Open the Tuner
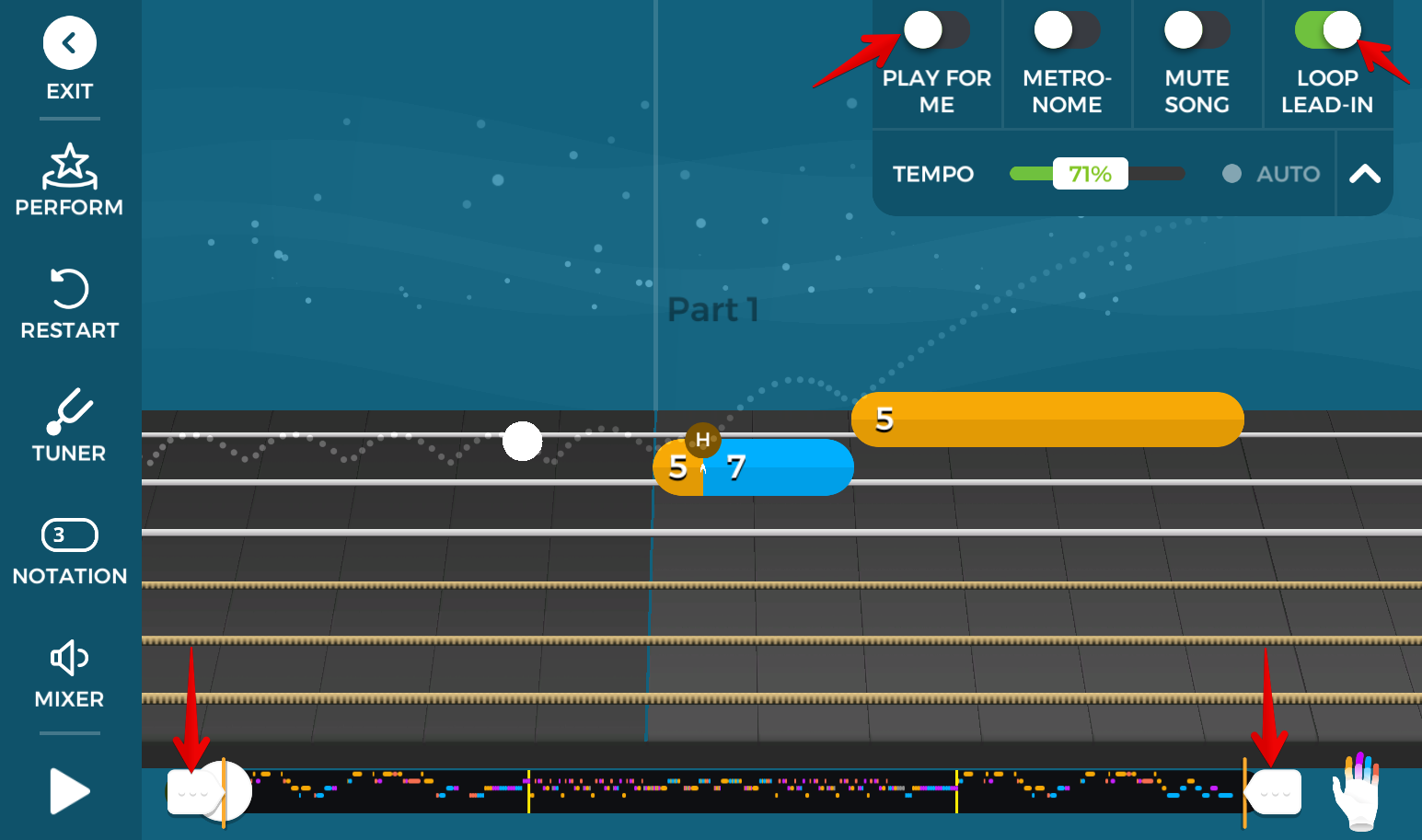 click(69, 426)
